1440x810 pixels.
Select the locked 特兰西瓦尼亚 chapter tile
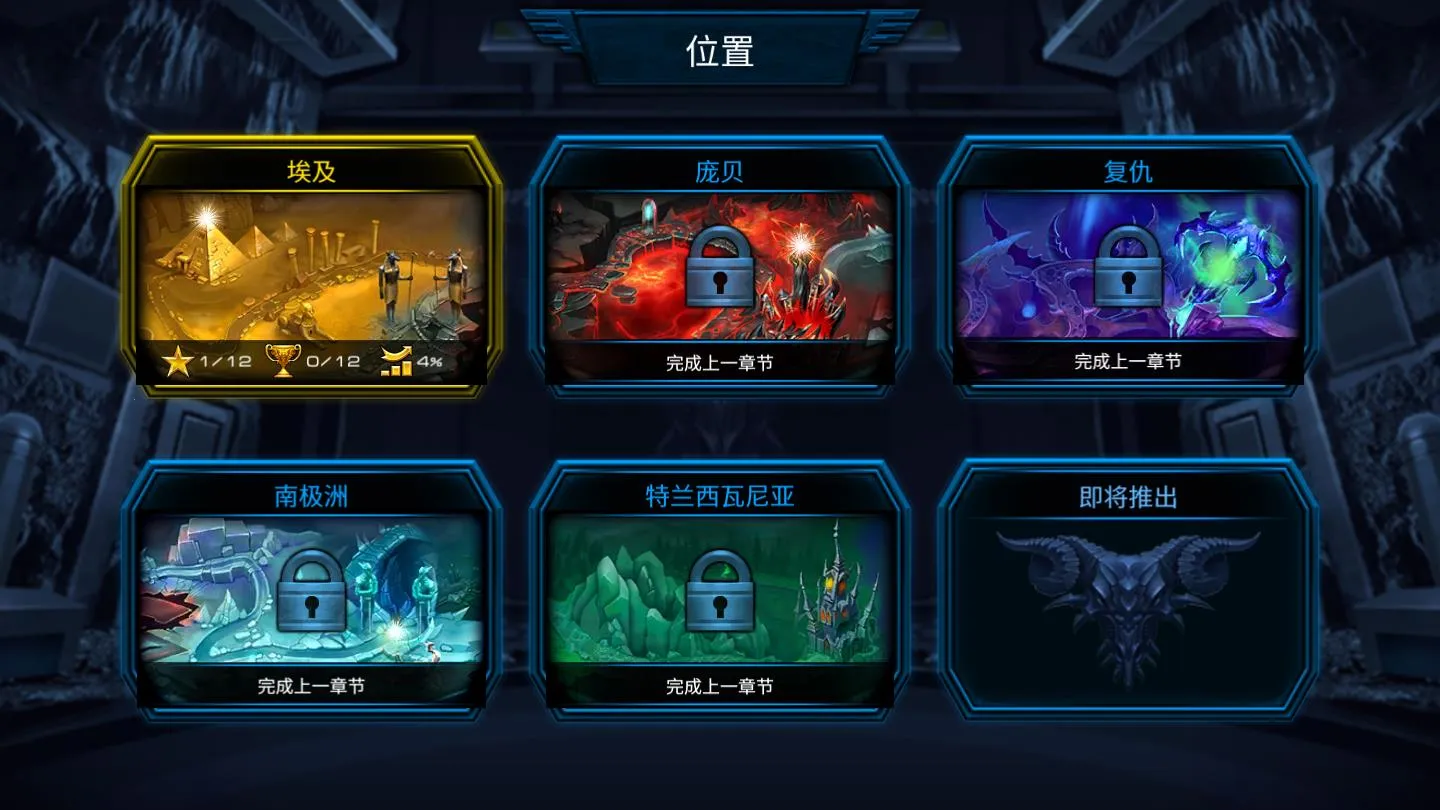pyautogui.click(x=719, y=590)
